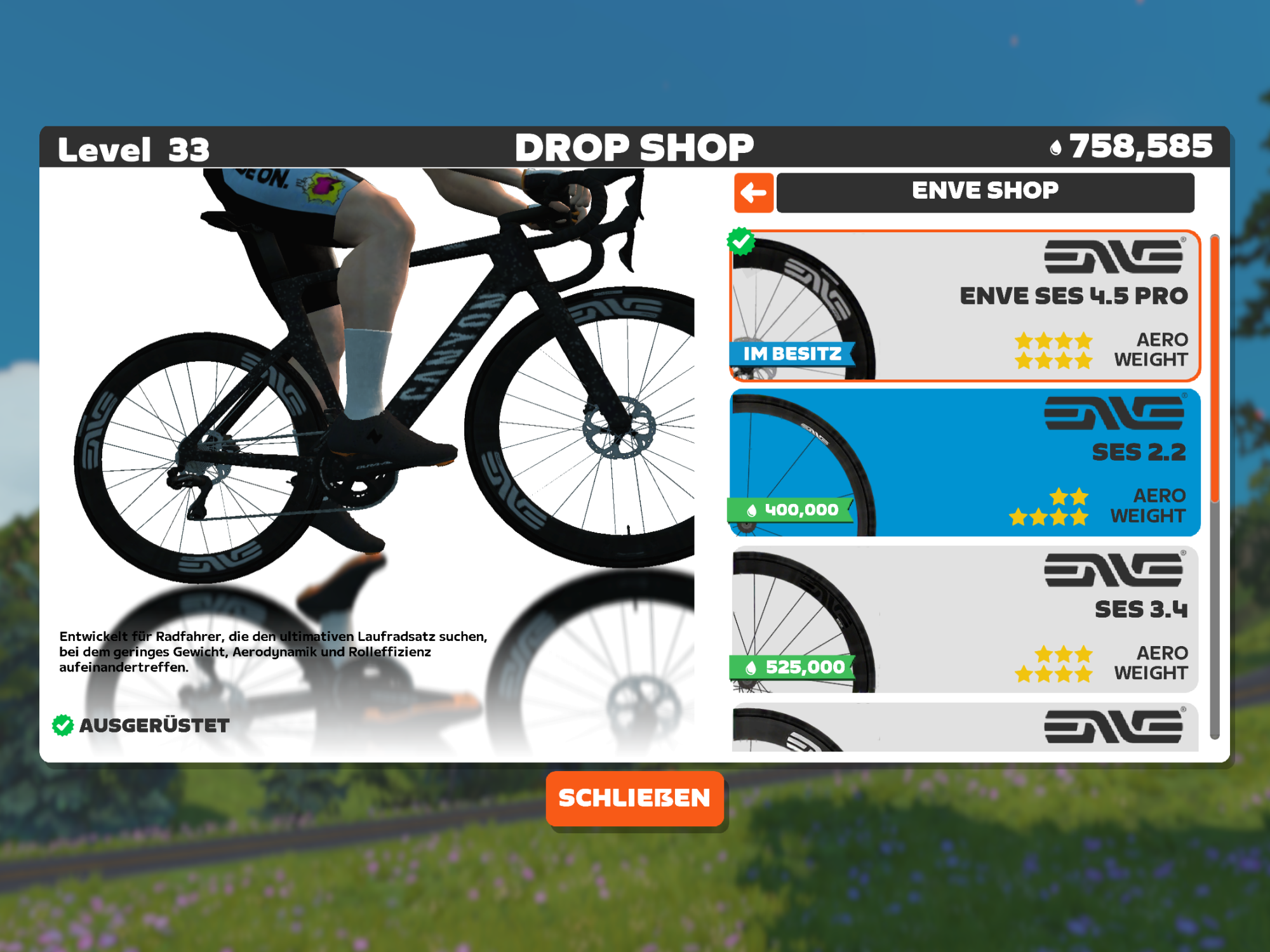This screenshot has height=952, width=1270.
Task: Select the partially visible bottom ENVE wheel card
Action: 965,727
